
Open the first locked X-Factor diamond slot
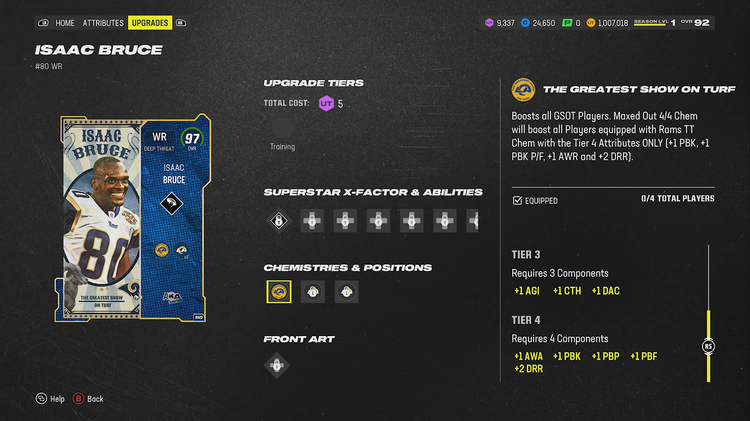[279, 220]
